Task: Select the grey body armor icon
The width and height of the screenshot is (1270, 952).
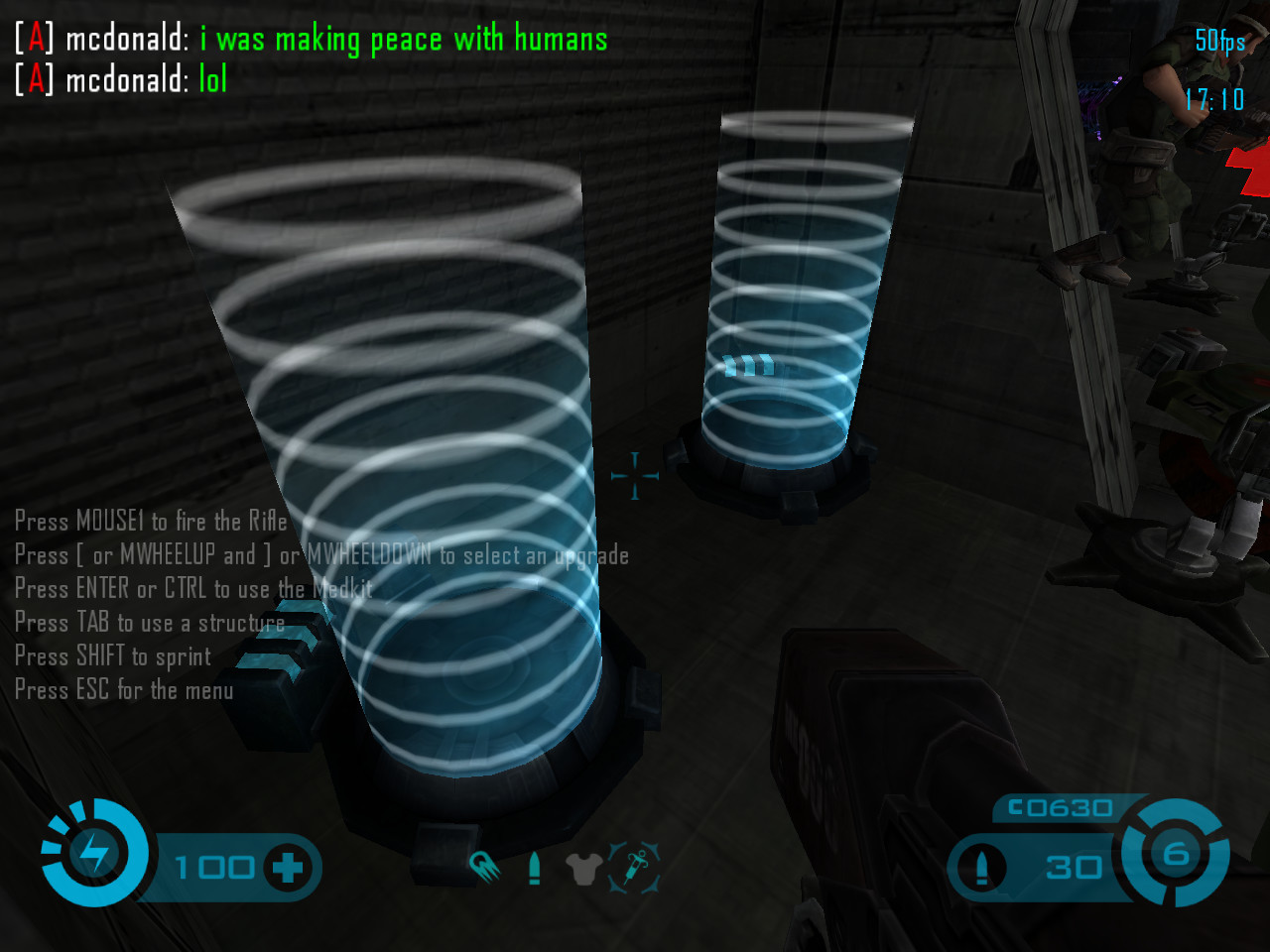Action: (583, 870)
